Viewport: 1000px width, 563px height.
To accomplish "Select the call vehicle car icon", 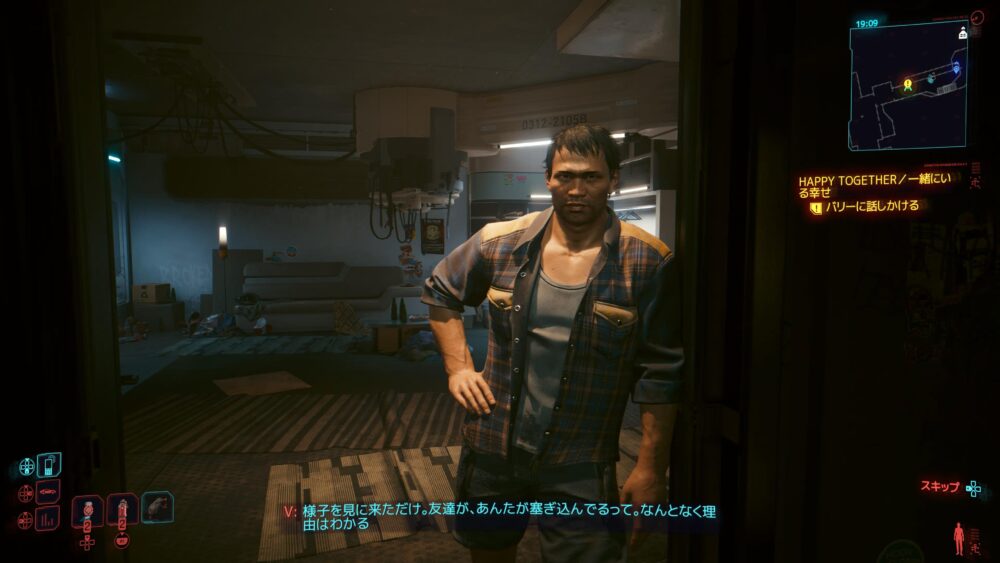I will pyautogui.click(x=48, y=492).
